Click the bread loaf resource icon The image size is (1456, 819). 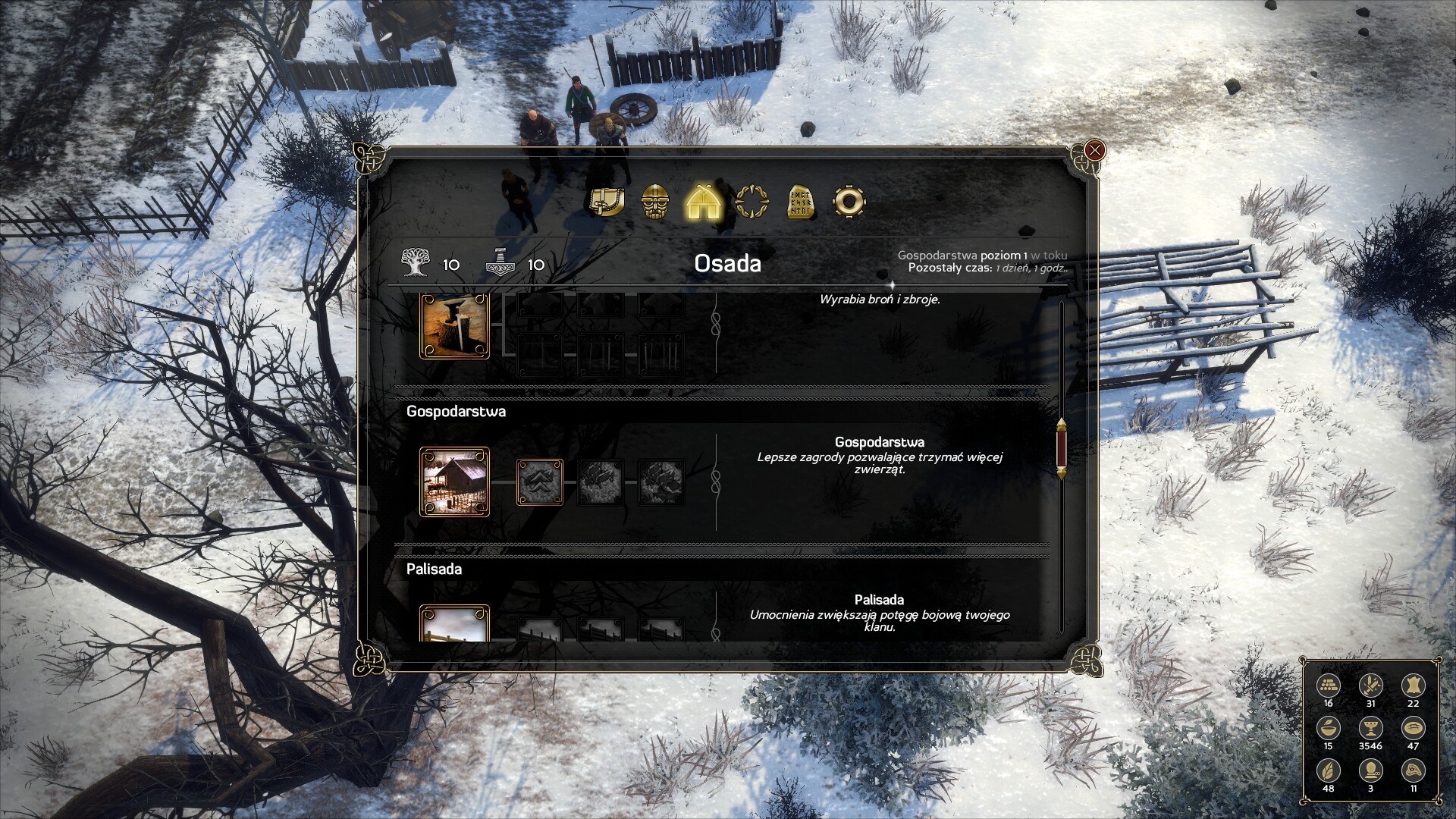(x=1413, y=728)
